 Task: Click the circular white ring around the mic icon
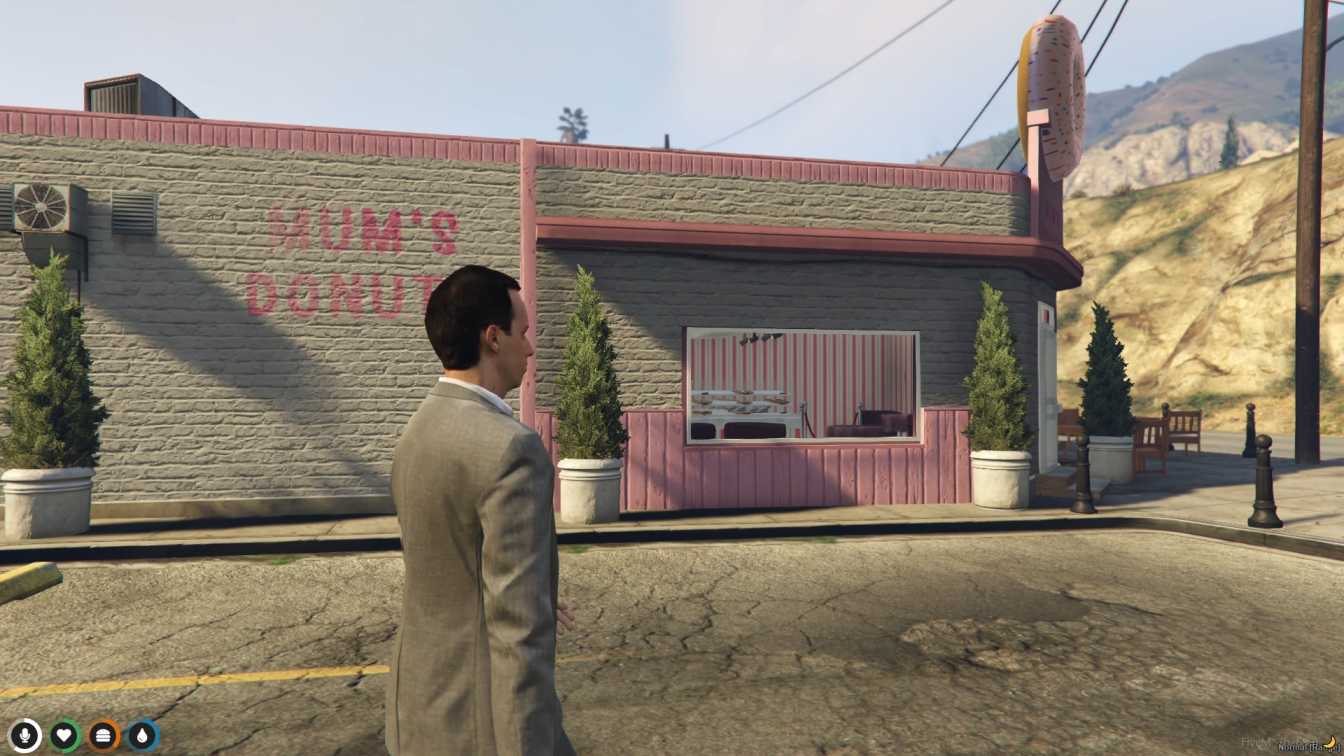25,718
